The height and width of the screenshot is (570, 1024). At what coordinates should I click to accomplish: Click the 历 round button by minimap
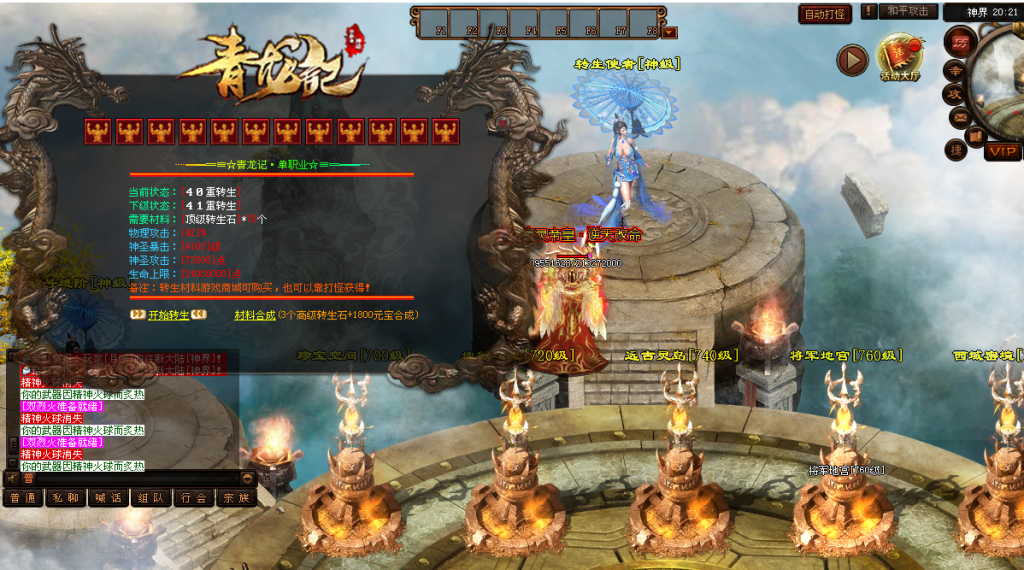tap(960, 42)
